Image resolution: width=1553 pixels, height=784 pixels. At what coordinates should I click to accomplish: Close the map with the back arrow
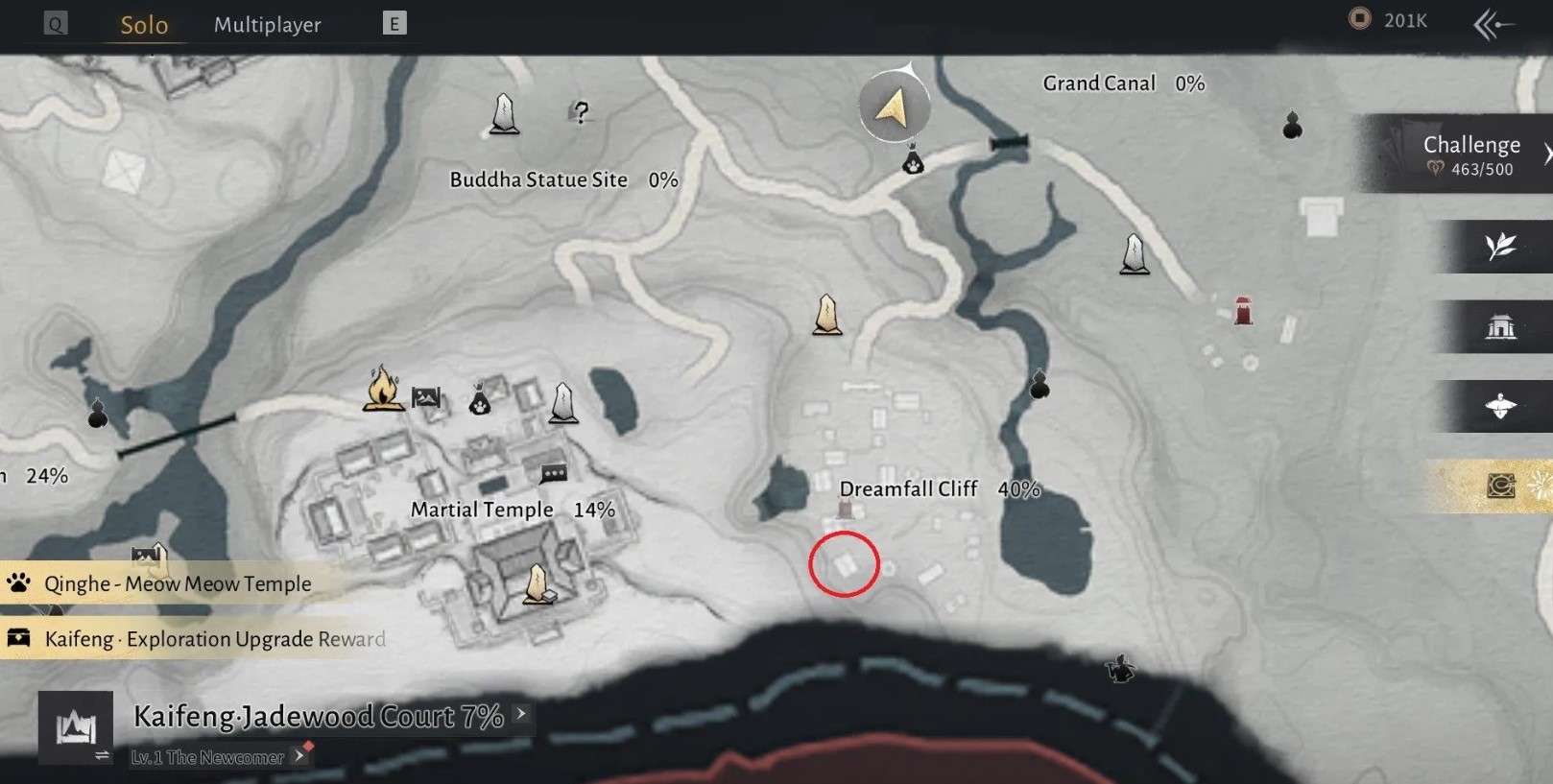[1493, 25]
